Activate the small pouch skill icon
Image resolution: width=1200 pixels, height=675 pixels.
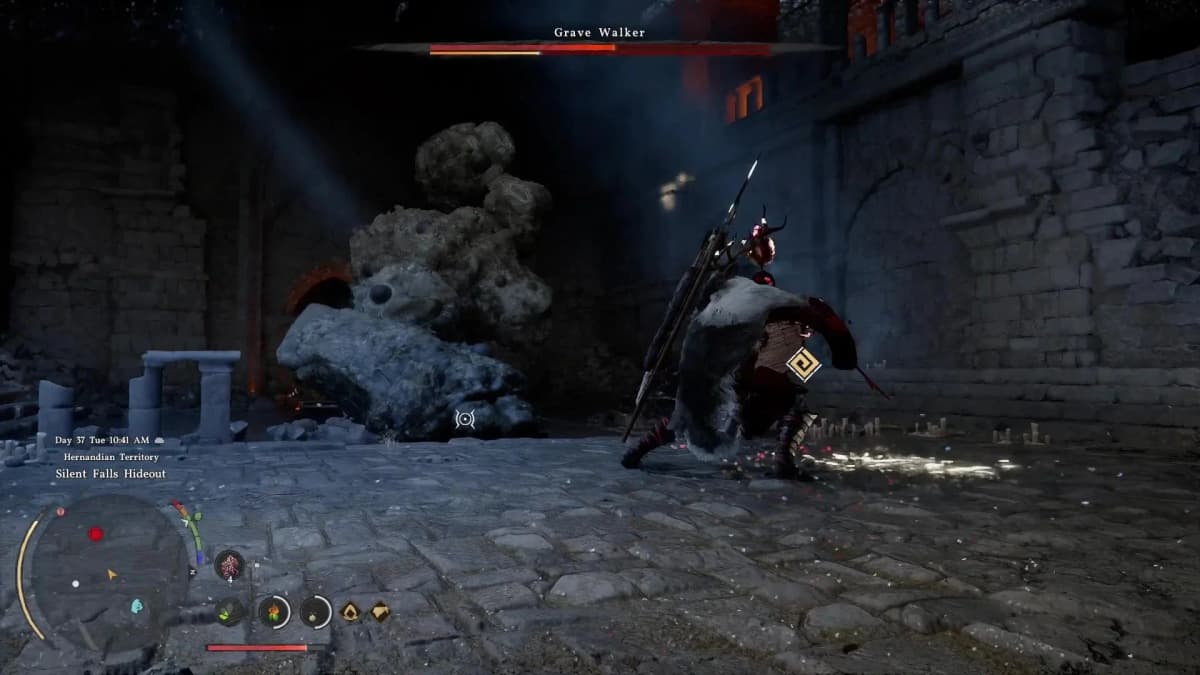click(315, 611)
